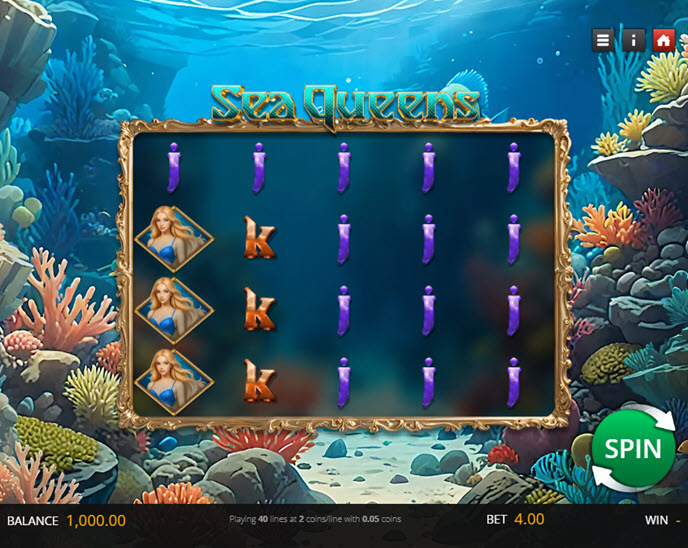Go to the red home button
The image size is (688, 548).
pos(663,40)
